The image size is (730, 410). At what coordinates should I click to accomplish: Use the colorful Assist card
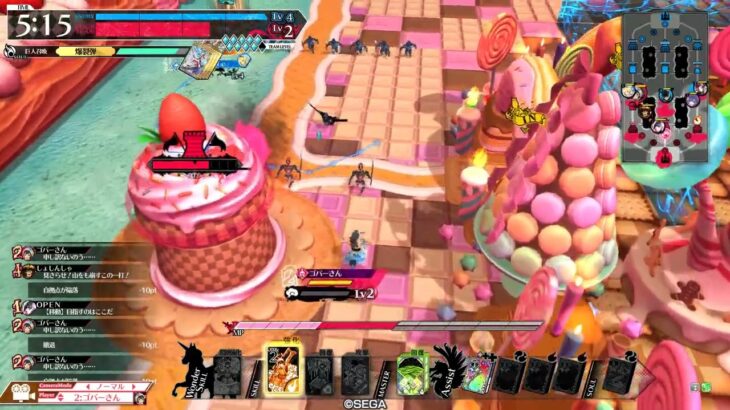[478, 374]
